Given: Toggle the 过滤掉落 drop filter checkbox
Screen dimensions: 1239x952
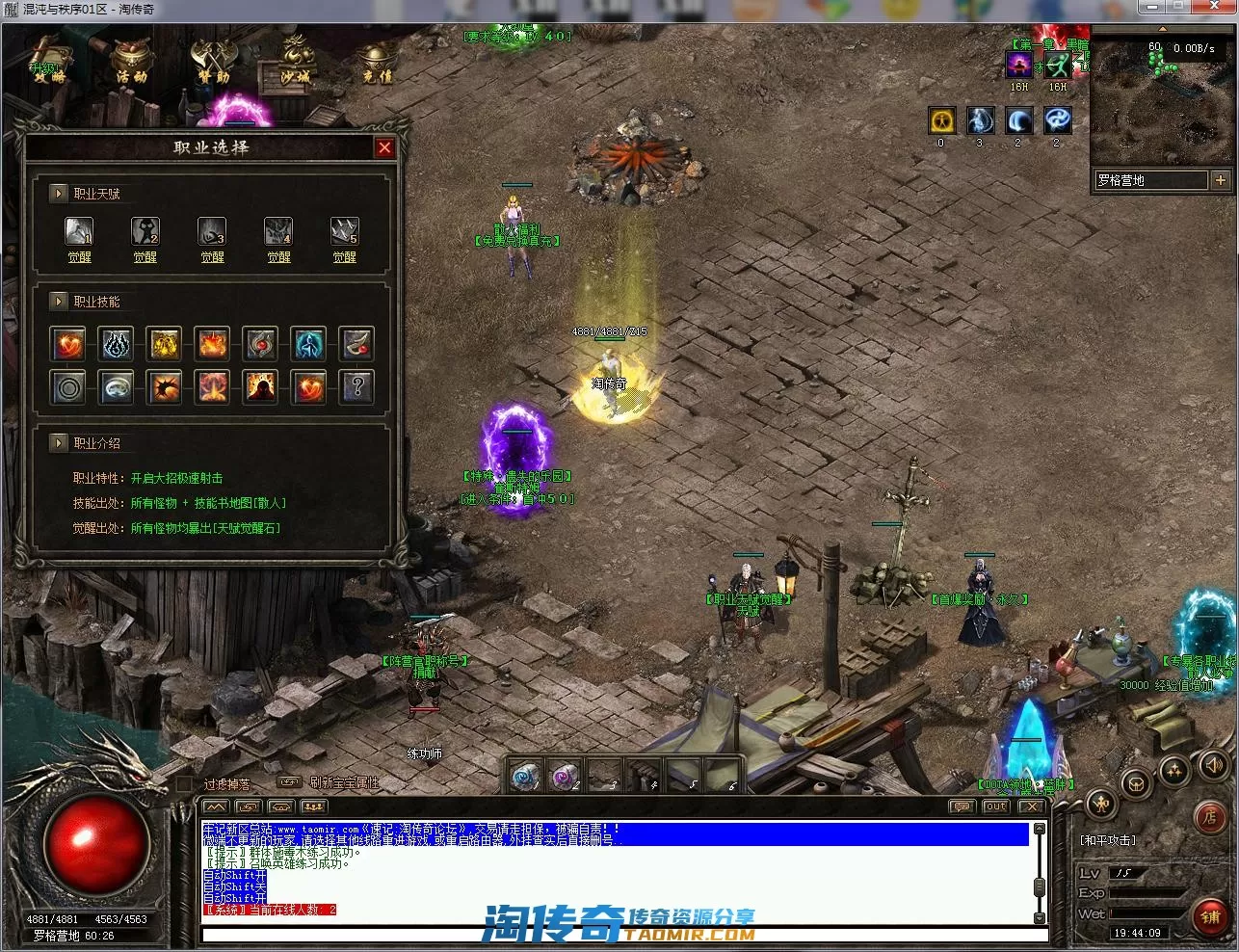Looking at the screenshot, I should pyautogui.click(x=185, y=784).
